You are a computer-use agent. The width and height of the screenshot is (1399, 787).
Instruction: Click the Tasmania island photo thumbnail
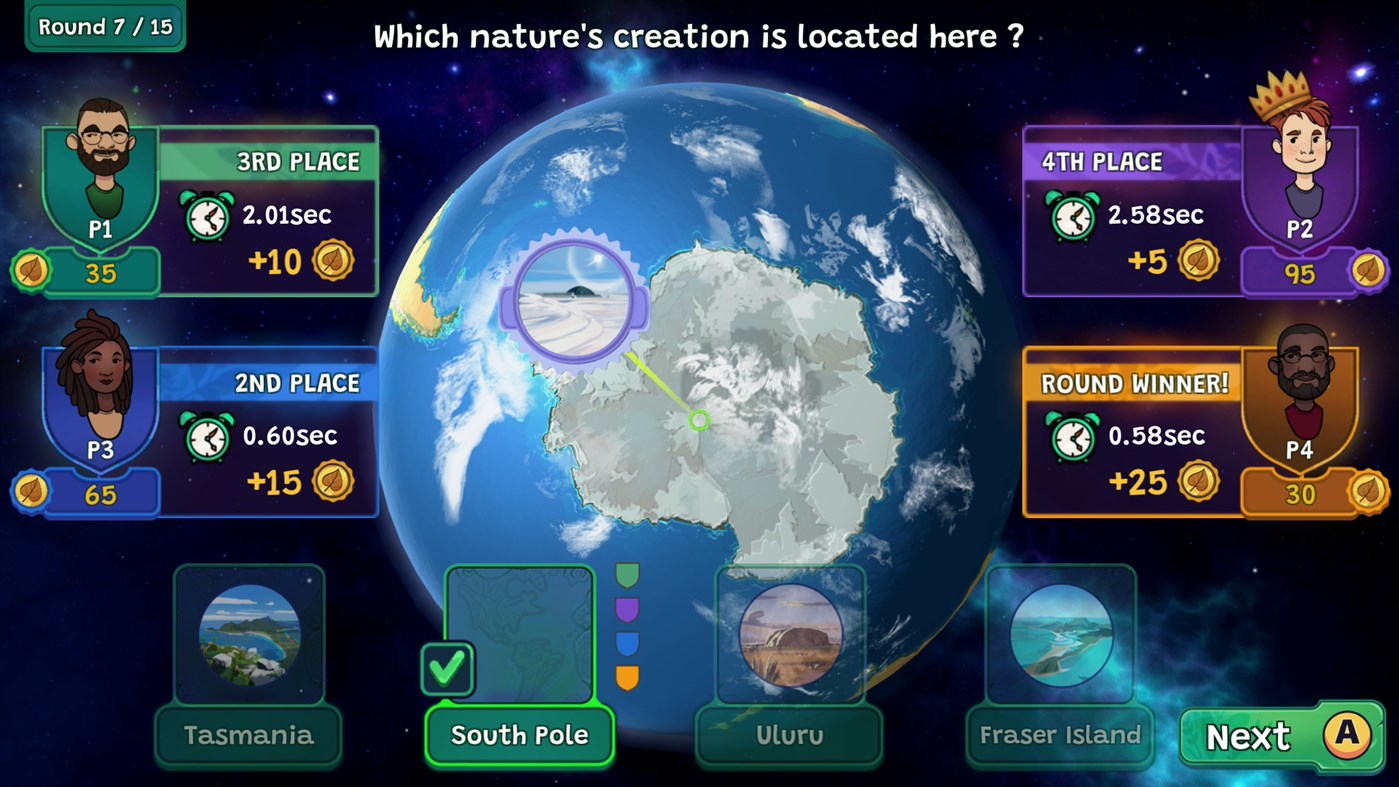coord(248,633)
